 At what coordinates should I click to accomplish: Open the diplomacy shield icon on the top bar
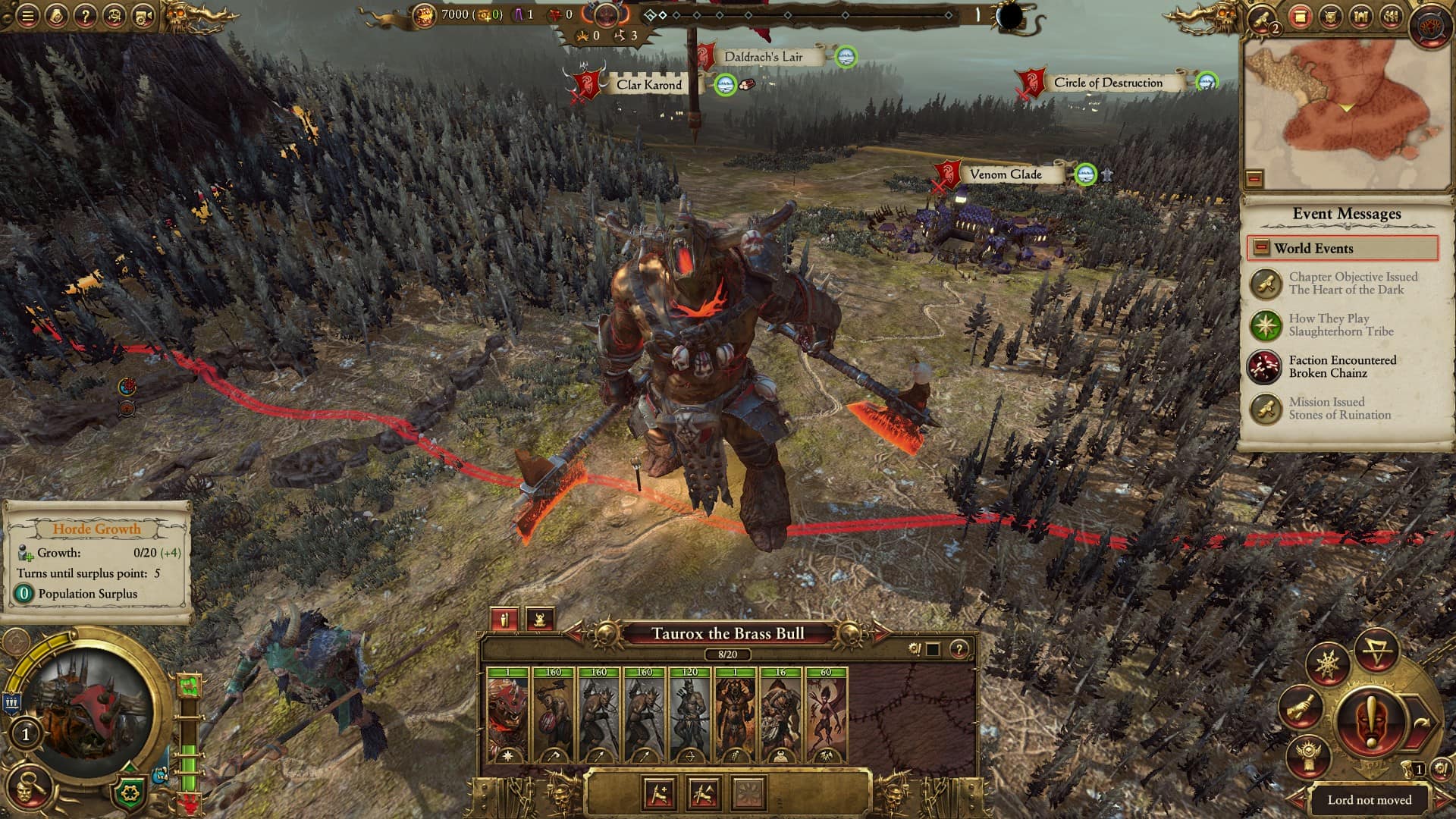tap(1332, 15)
